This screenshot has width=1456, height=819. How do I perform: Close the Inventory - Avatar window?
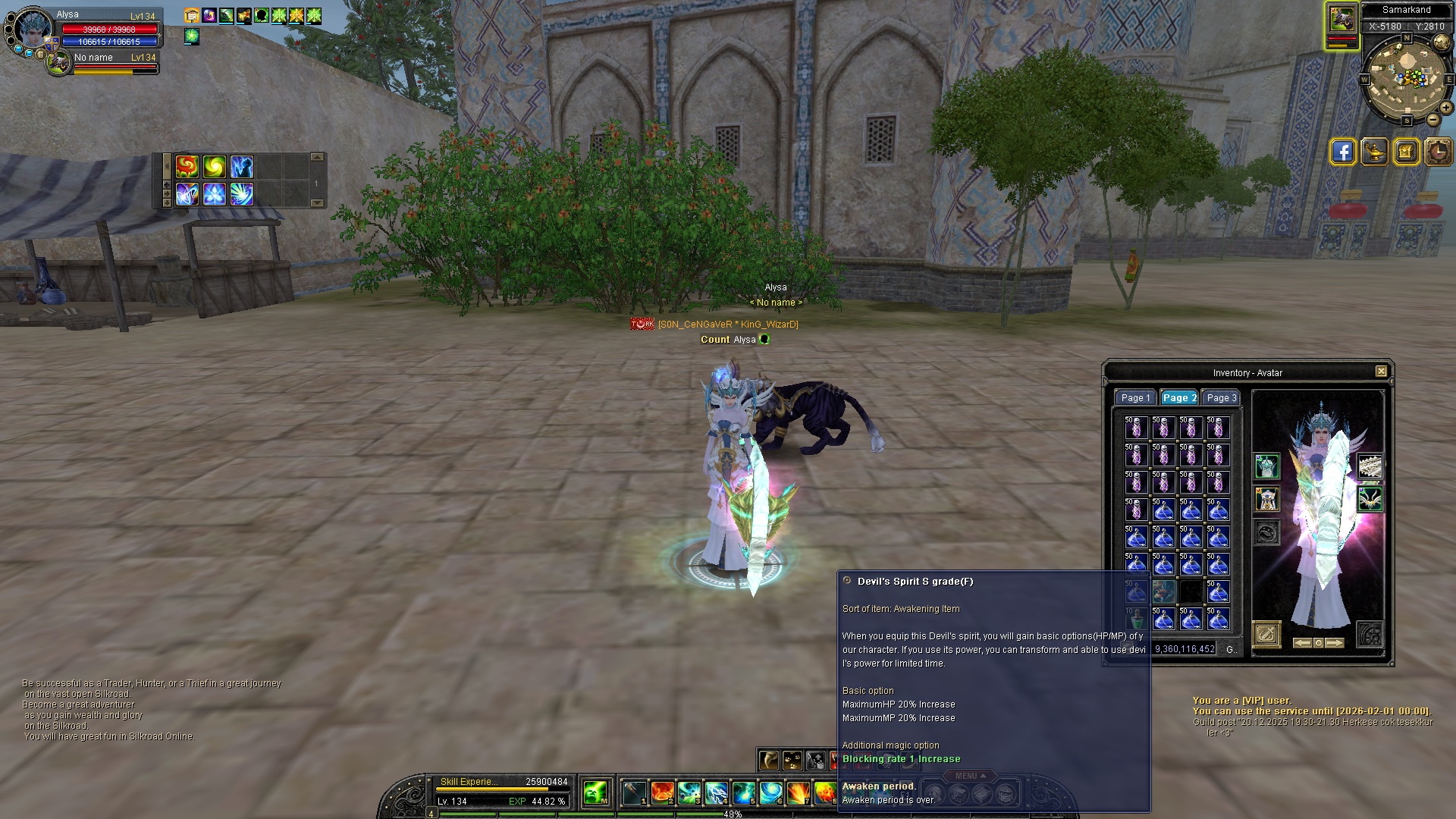1381,372
